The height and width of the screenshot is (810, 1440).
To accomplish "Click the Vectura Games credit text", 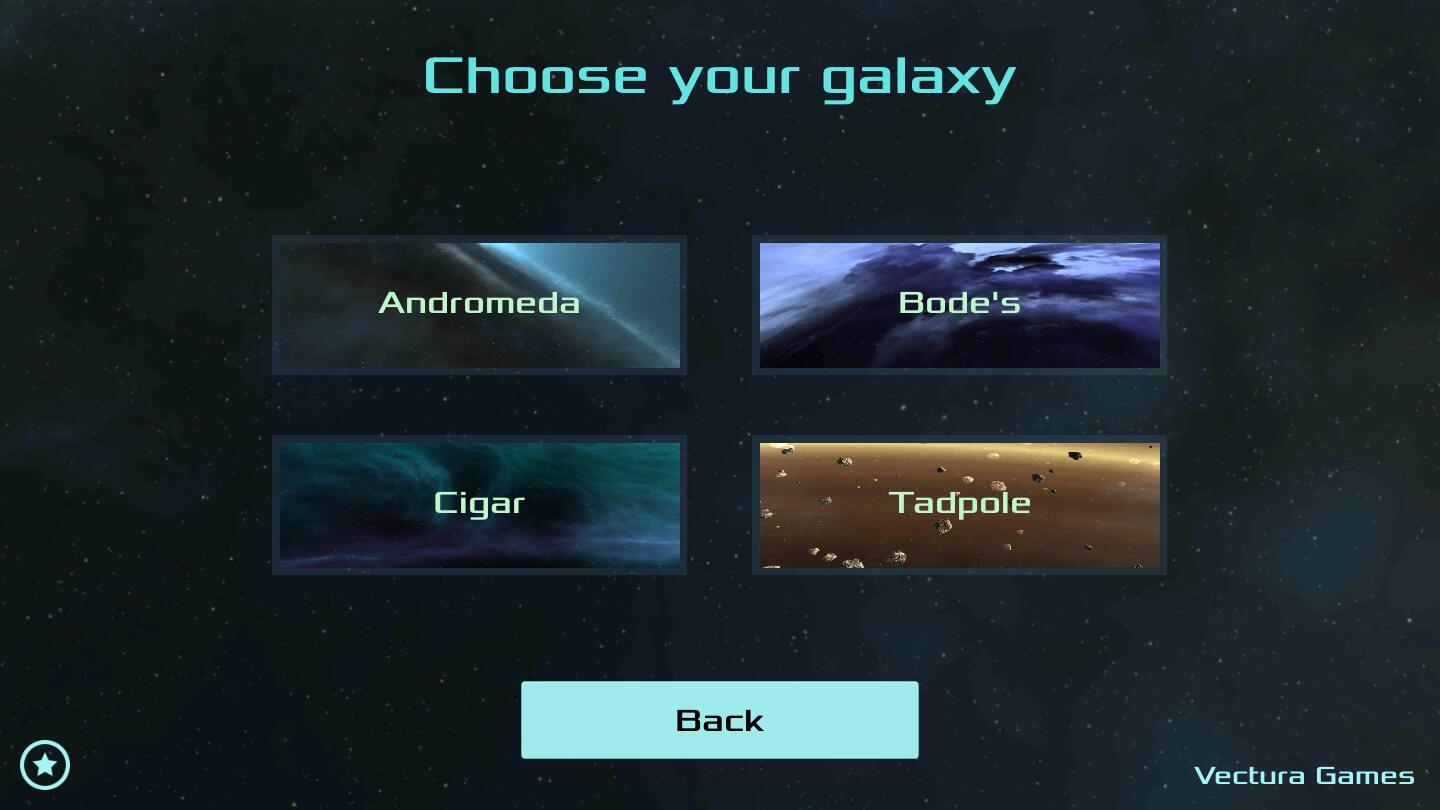I will click(1305, 775).
